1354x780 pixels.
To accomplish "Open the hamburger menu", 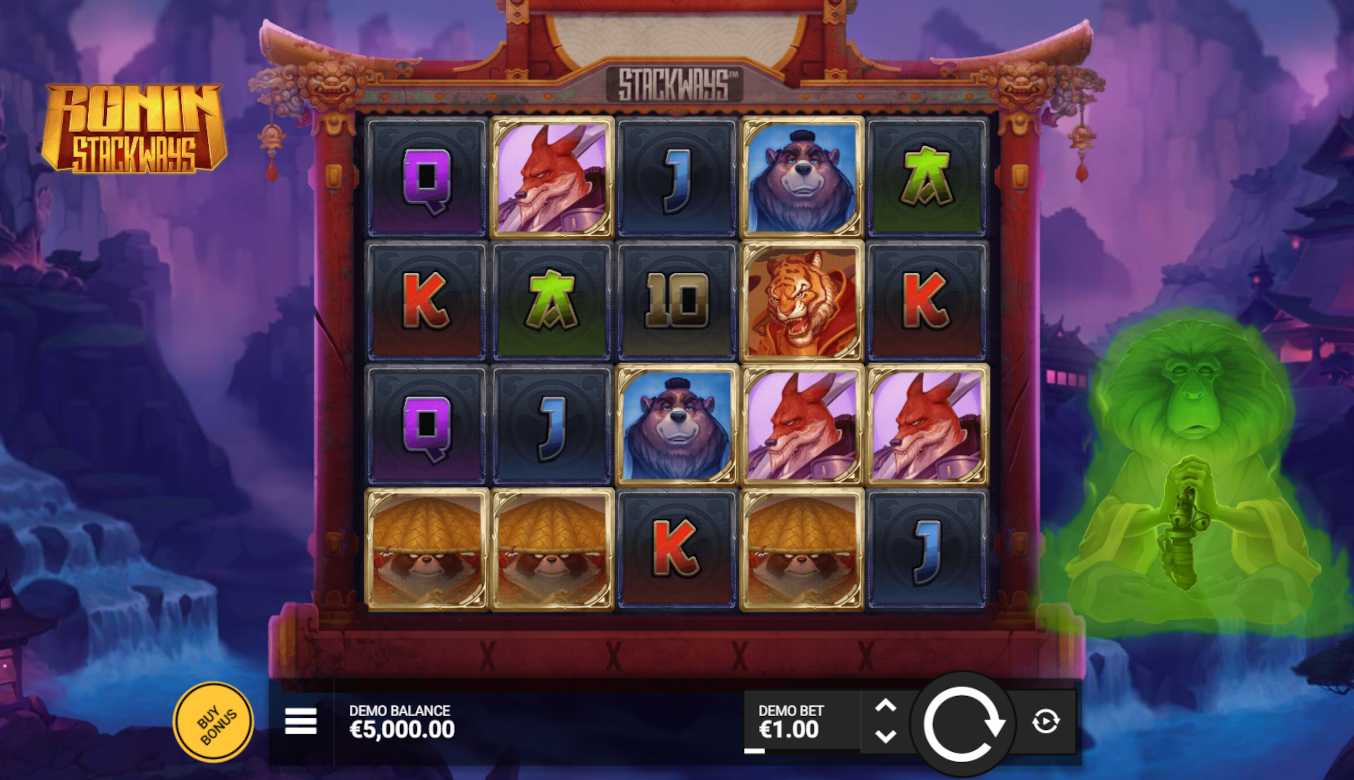I will 300,721.
